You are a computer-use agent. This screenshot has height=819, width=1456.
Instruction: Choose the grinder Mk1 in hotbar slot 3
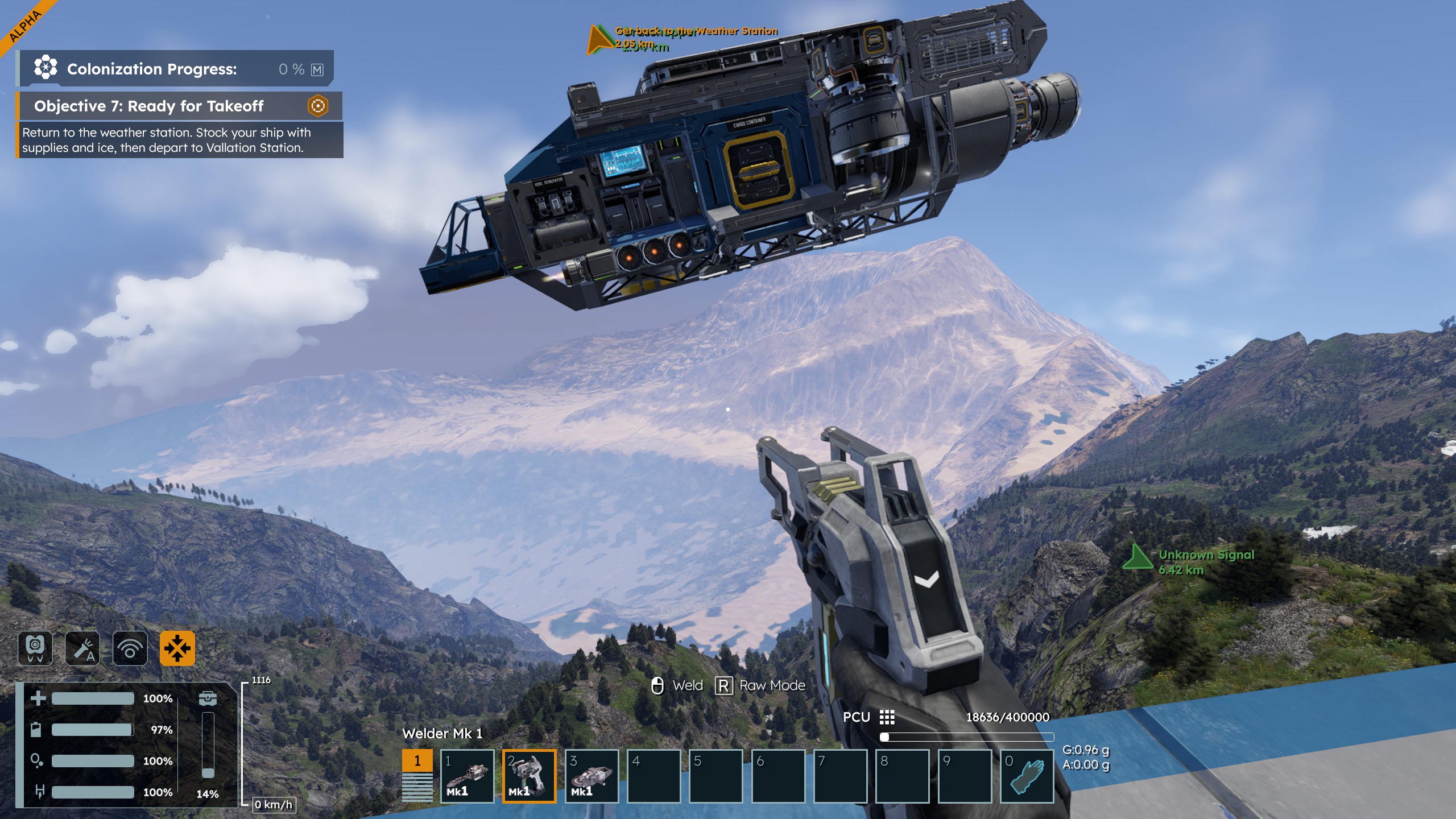[591, 776]
